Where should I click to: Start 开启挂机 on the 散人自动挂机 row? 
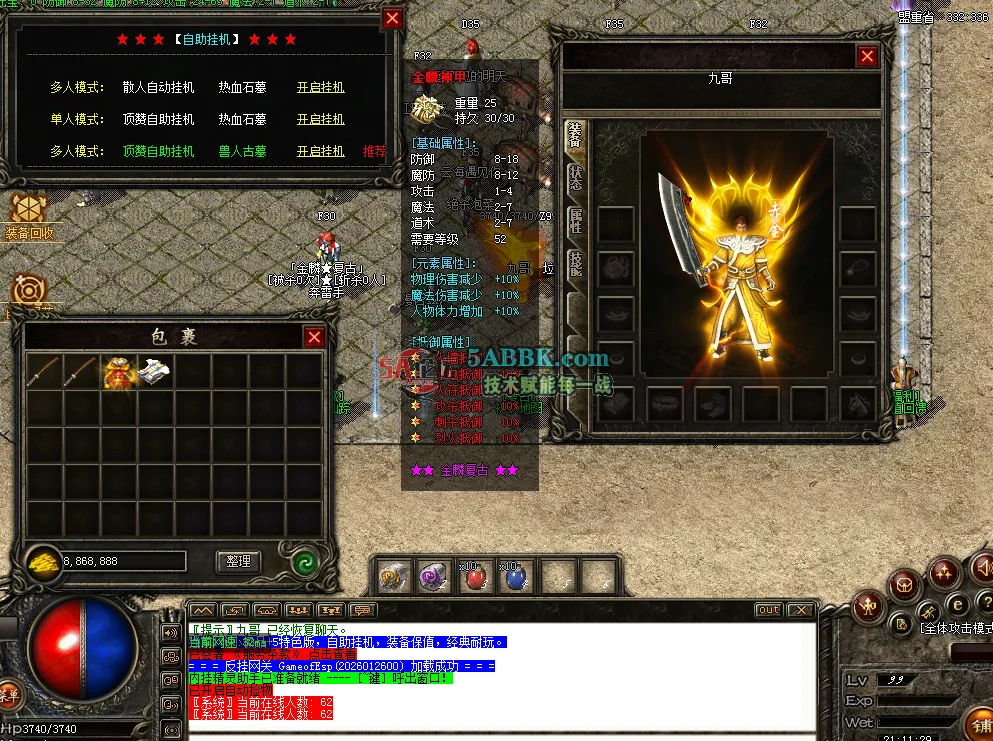tap(320, 87)
